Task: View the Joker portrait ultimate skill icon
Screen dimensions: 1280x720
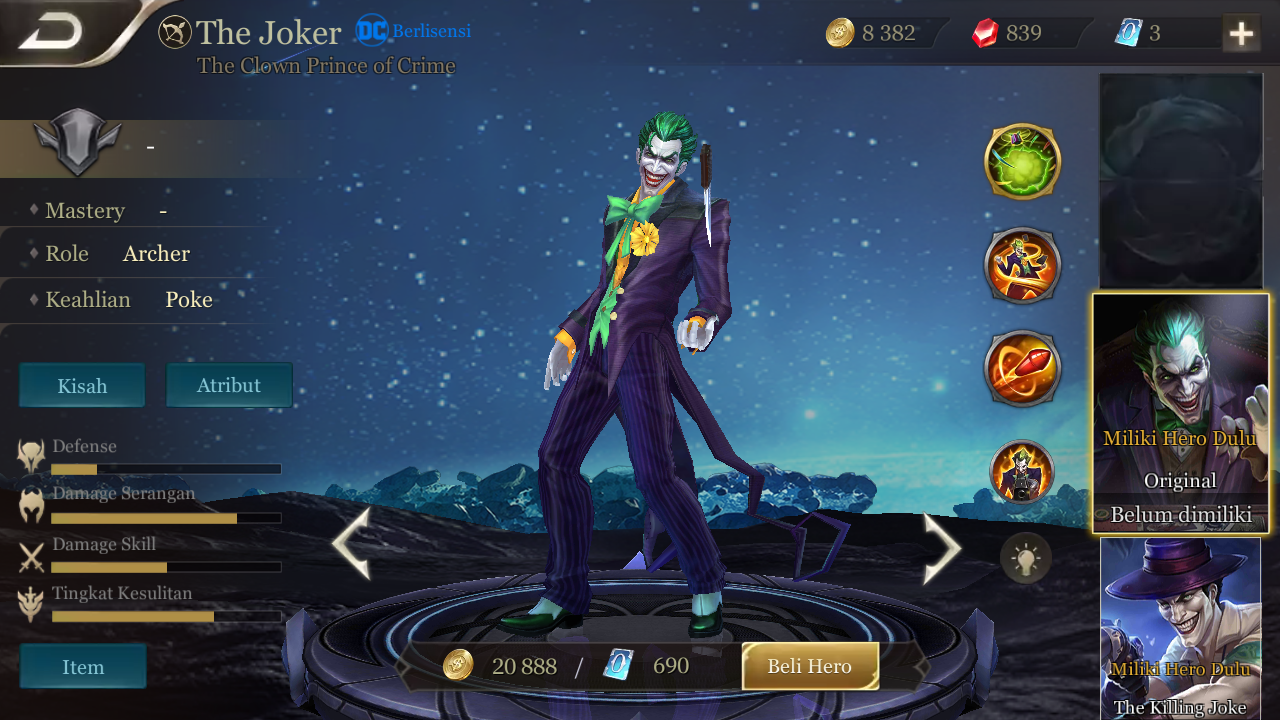Action: 1022,471
